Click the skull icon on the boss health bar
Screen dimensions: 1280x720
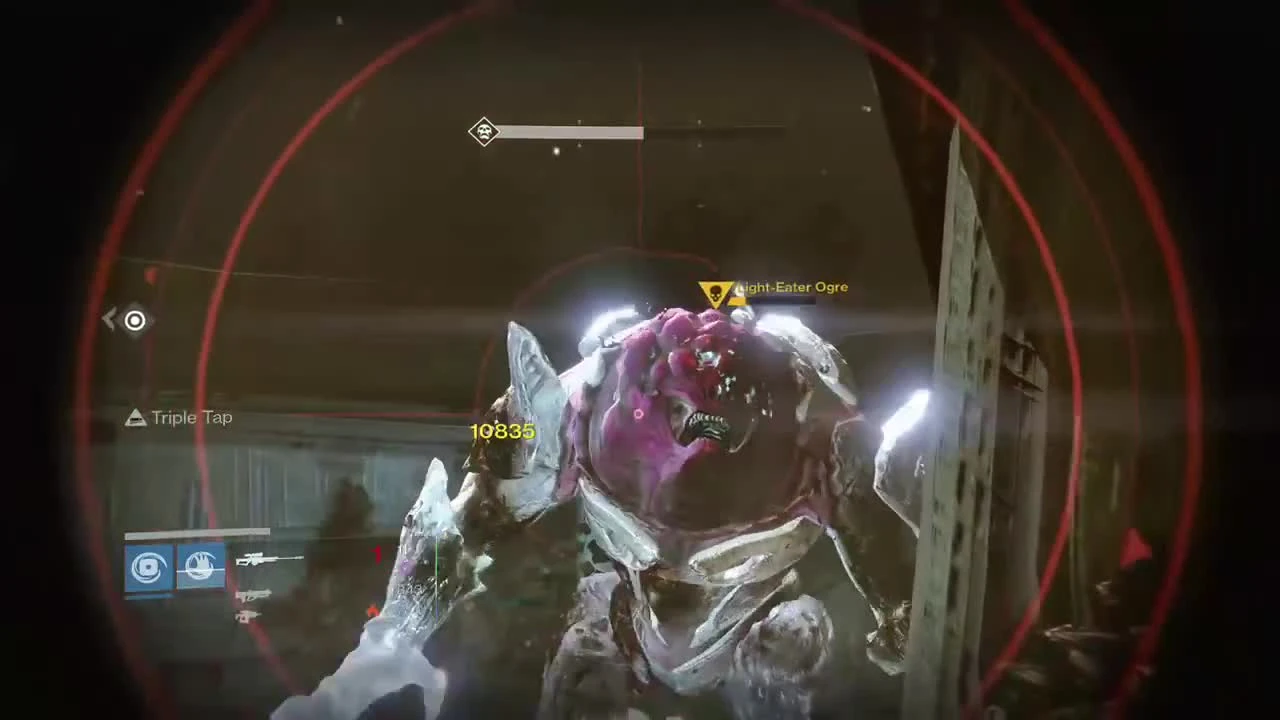[484, 133]
